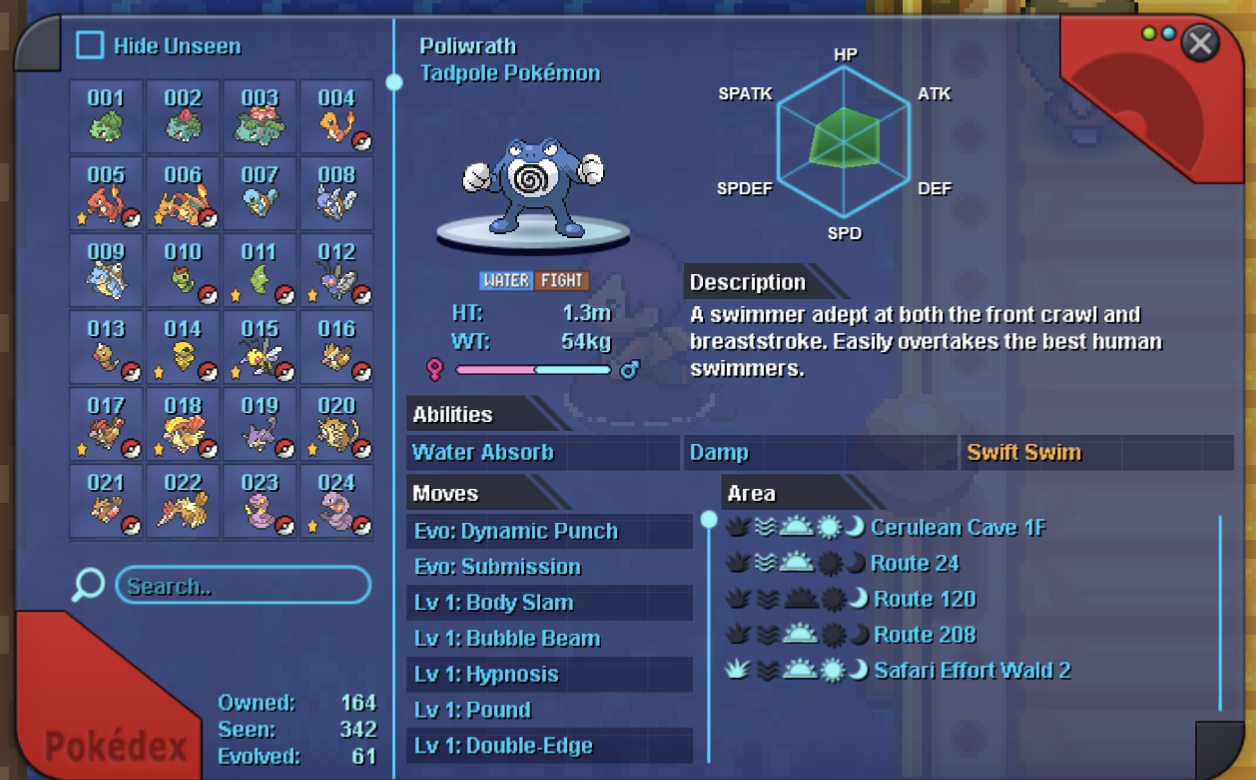This screenshot has width=1256, height=780.
Task: Click the Safari Effort Wald 2 area
Action: [972, 670]
